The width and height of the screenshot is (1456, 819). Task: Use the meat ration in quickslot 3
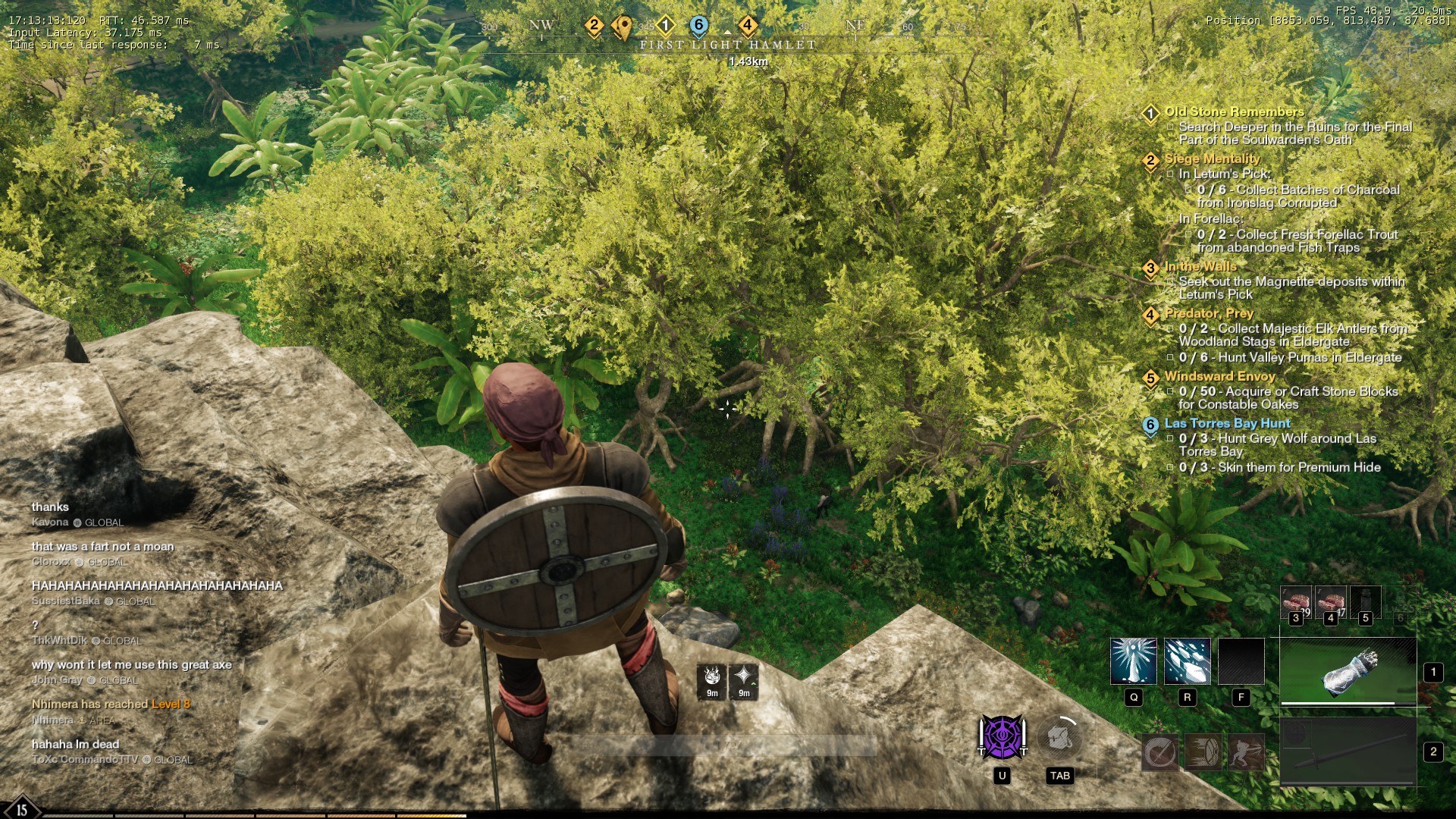point(1295,602)
